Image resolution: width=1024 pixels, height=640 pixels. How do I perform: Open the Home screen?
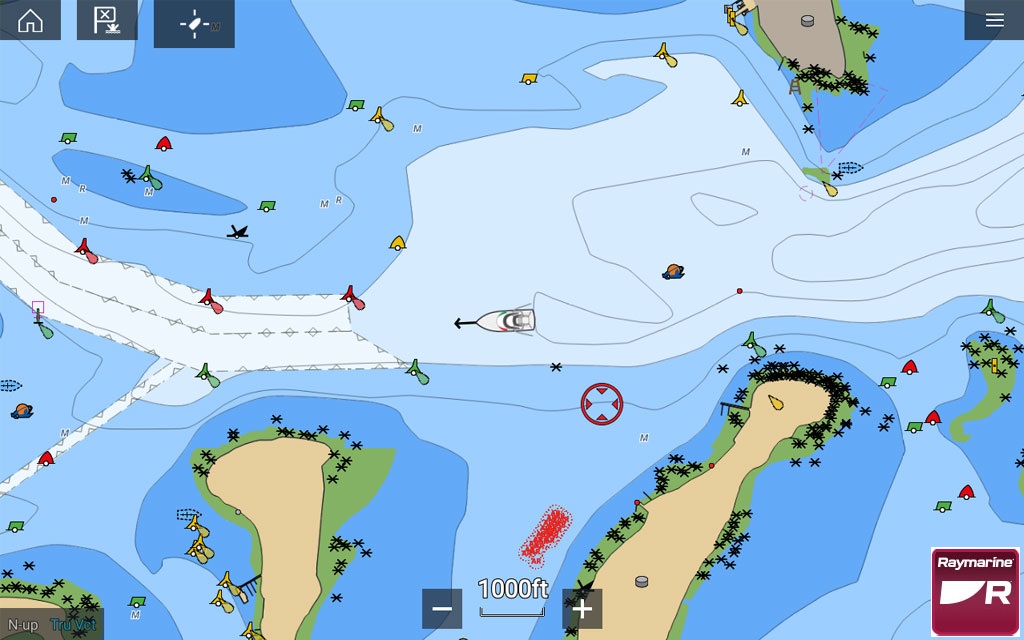pyautogui.click(x=30, y=21)
